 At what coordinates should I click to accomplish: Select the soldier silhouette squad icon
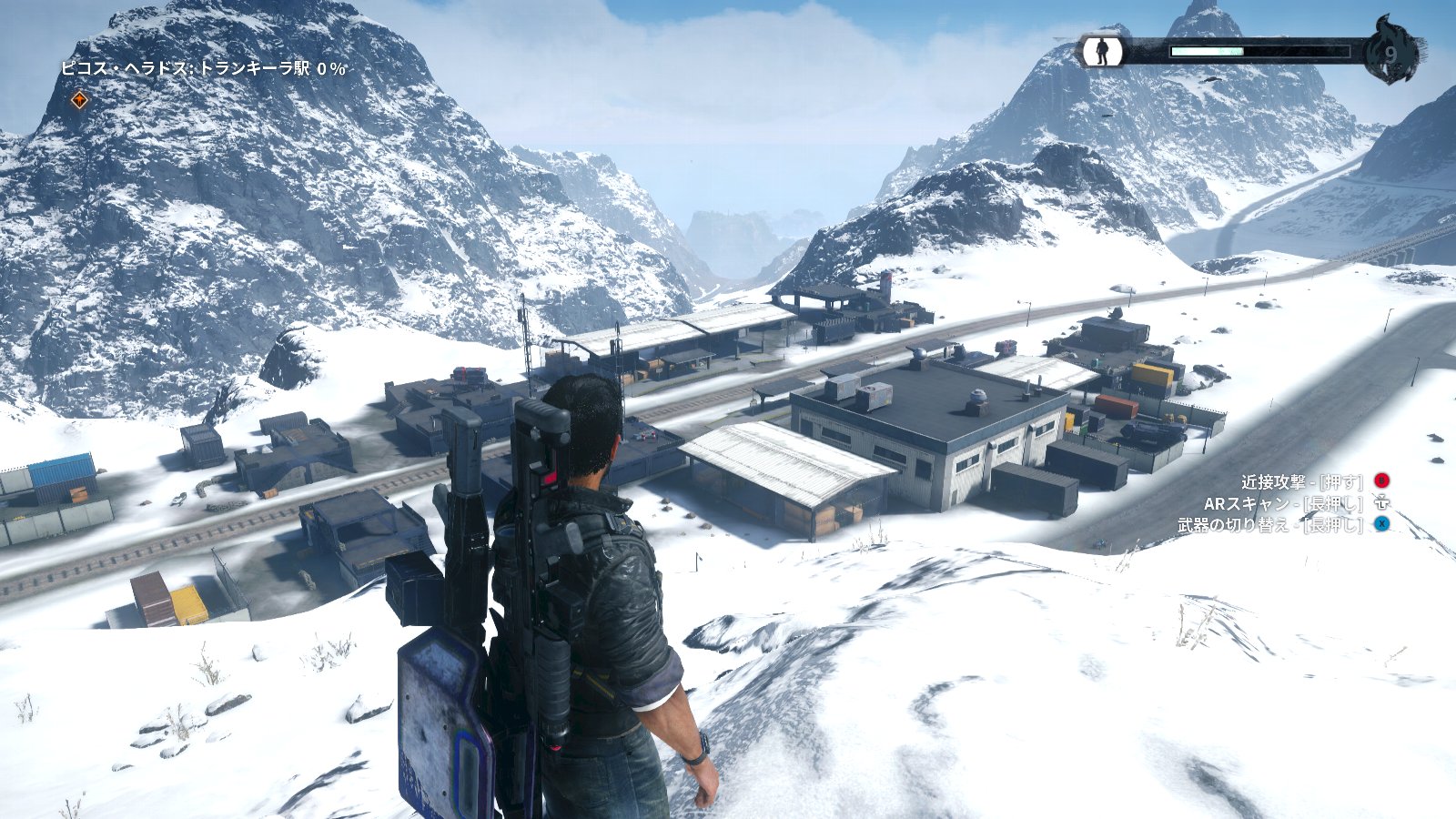[1102, 51]
